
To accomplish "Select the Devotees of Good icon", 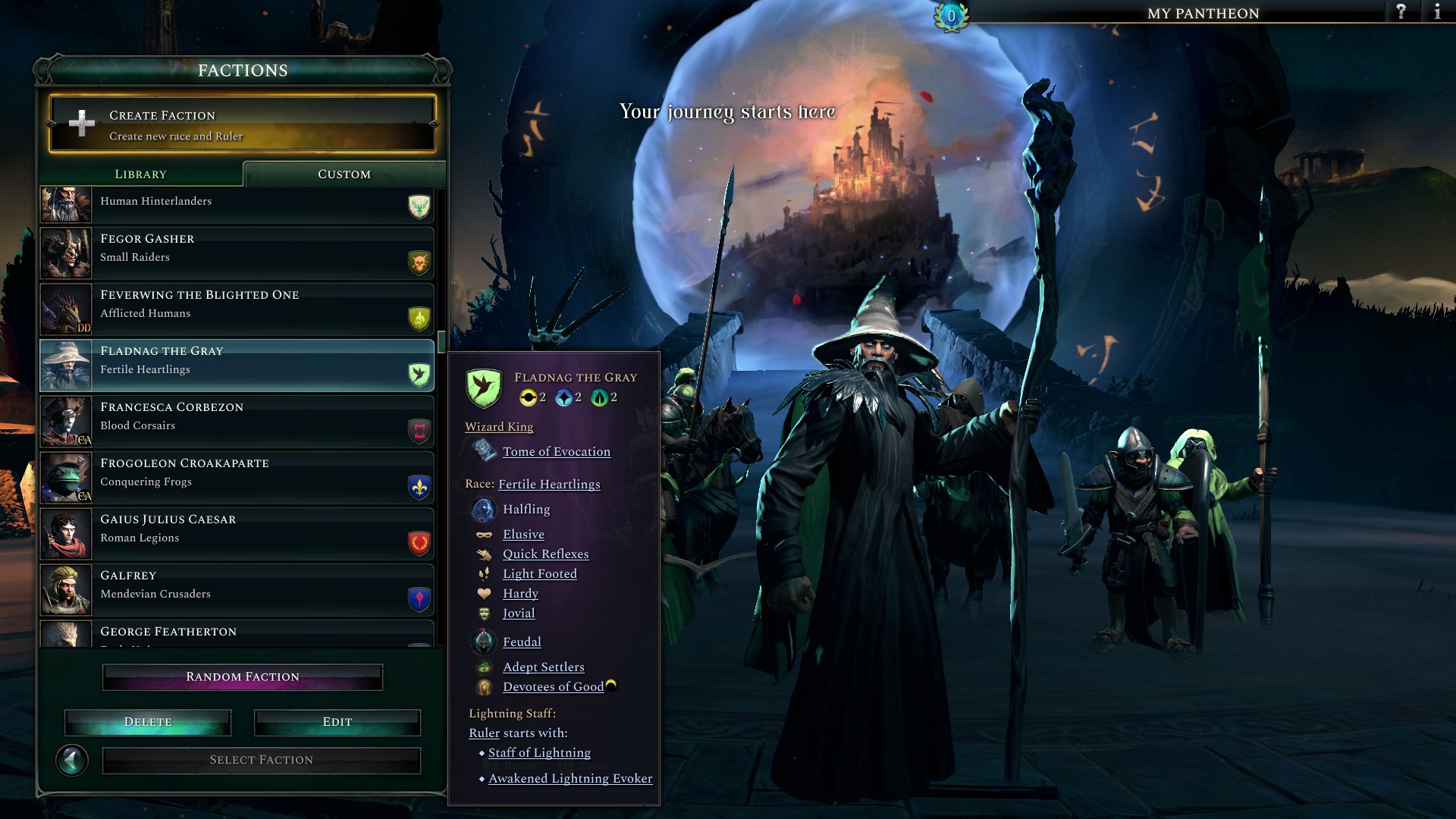I will pos(484,686).
